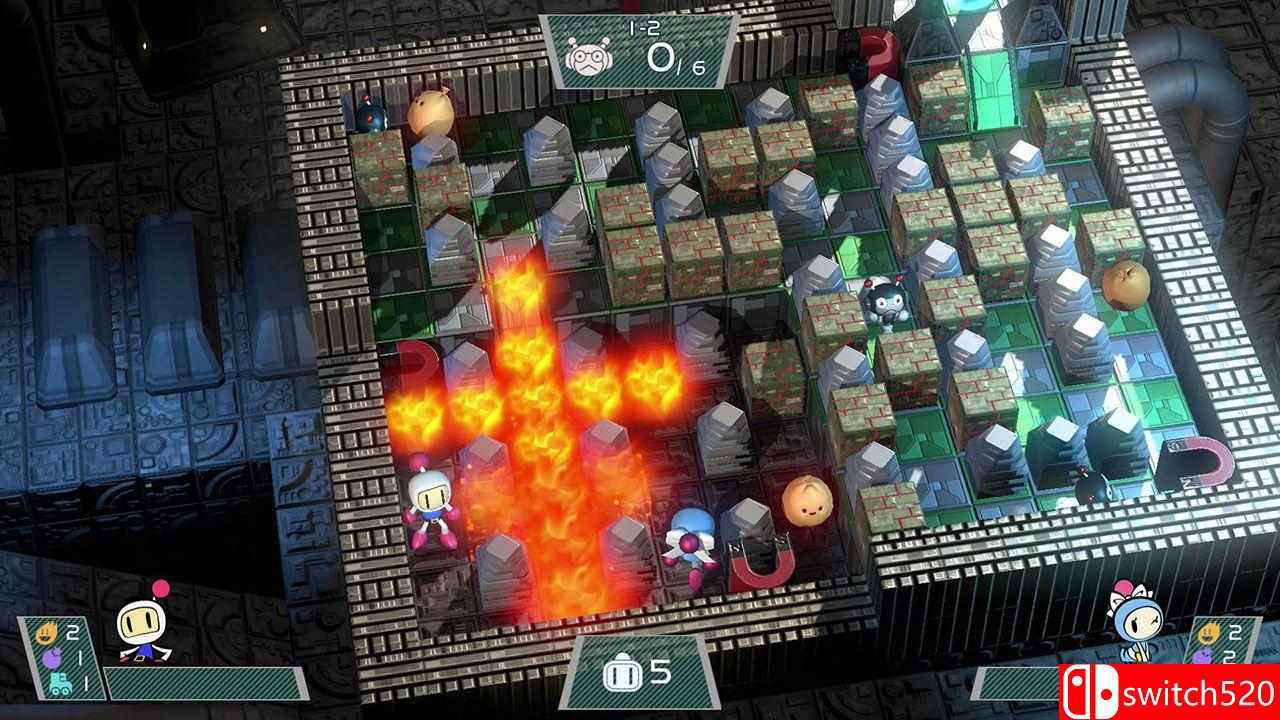Click the flame power icon in left HUD panel
Image resolution: width=1280 pixels, height=720 pixels.
48,632
